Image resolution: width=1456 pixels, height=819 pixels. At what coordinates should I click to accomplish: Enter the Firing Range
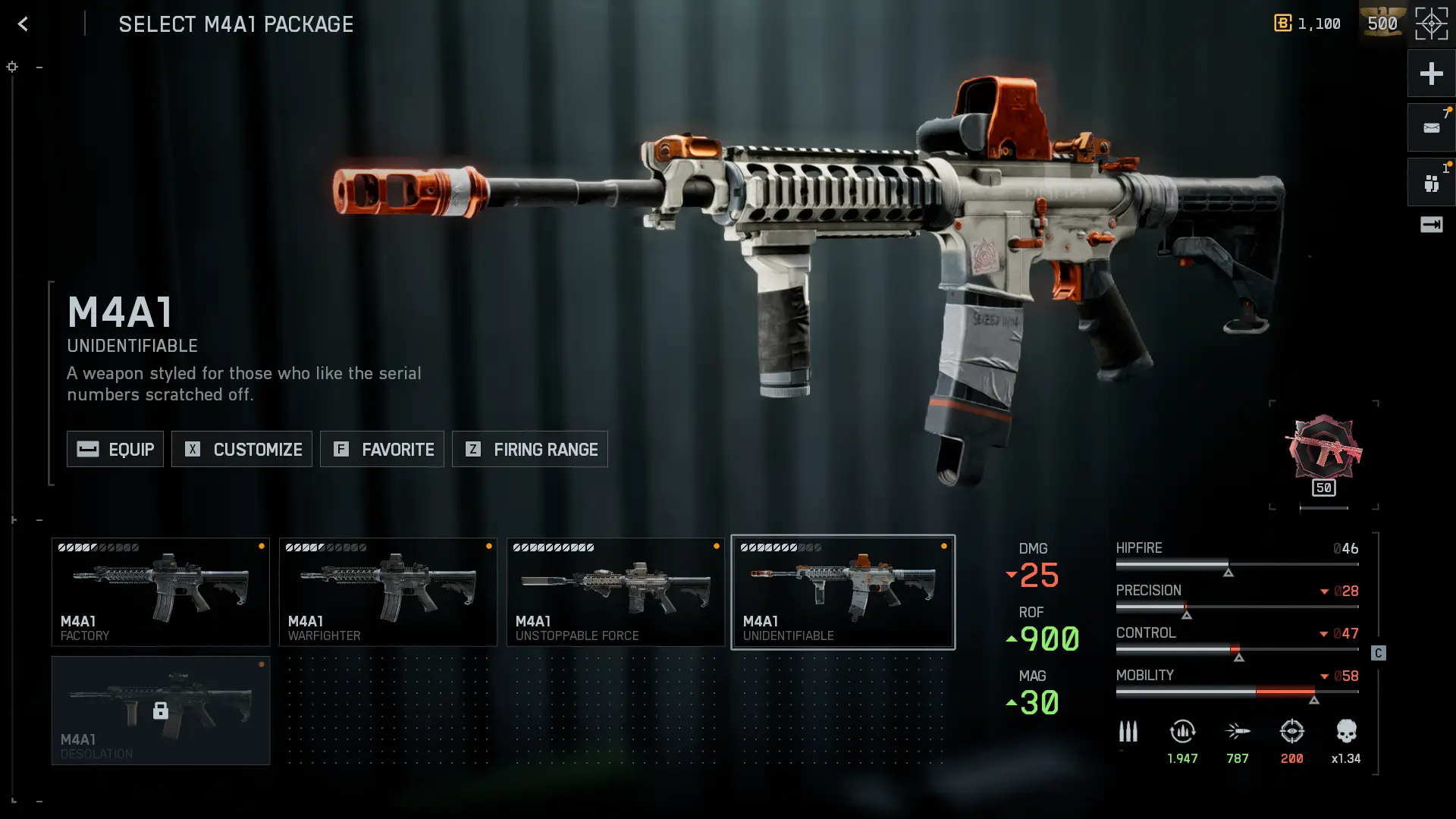[x=530, y=449]
